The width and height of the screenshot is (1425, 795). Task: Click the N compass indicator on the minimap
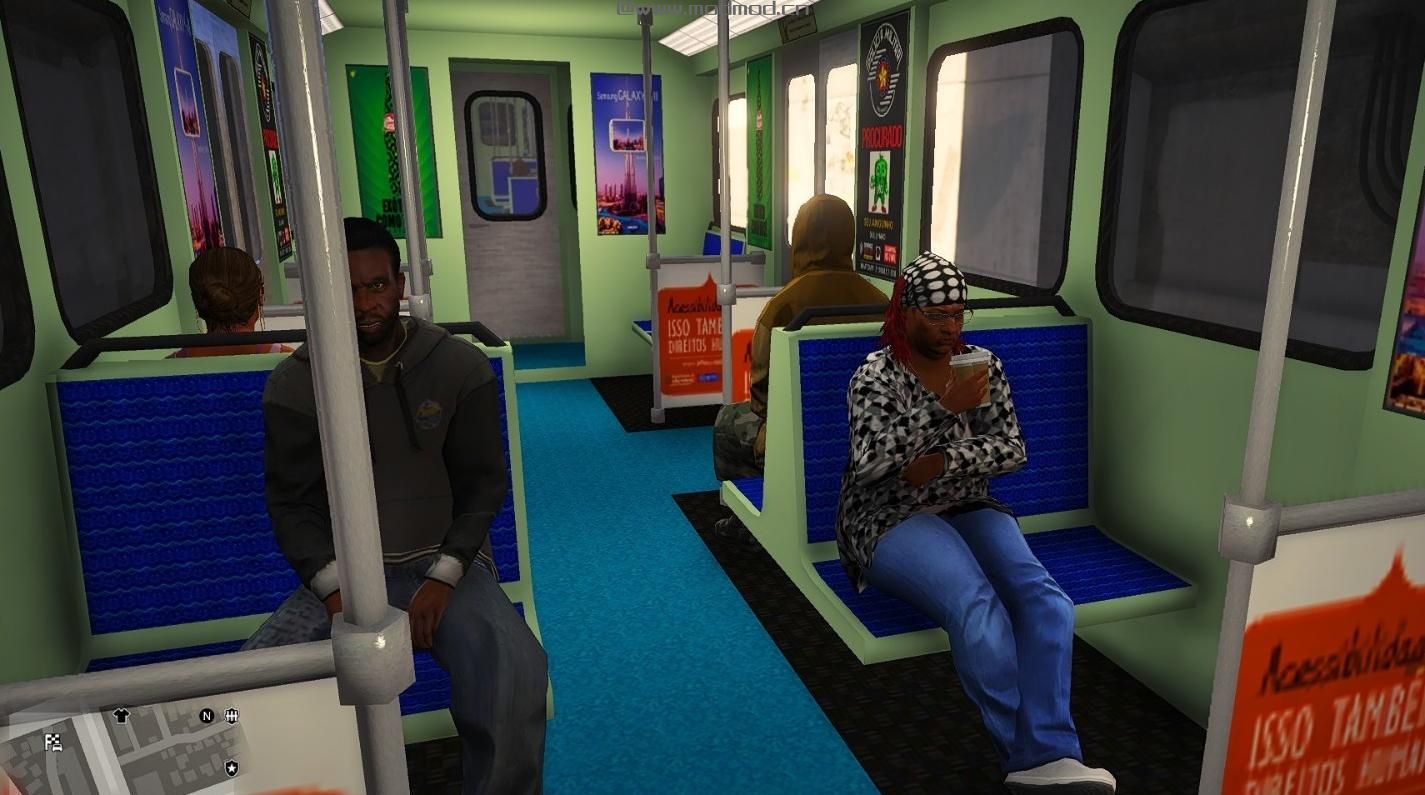pyautogui.click(x=206, y=715)
